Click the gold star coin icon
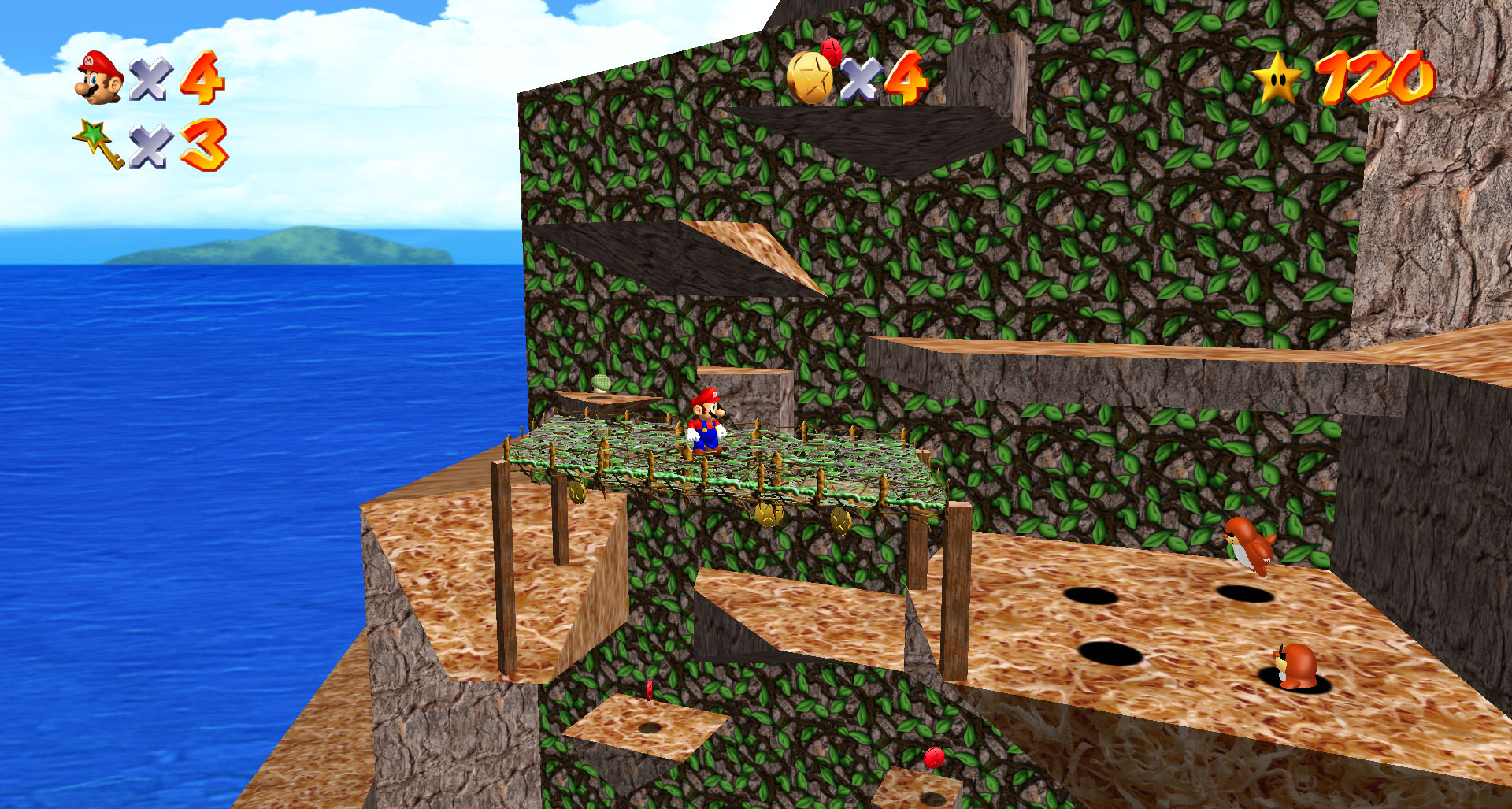Screen dimensions: 1512x809 (x=810, y=77)
